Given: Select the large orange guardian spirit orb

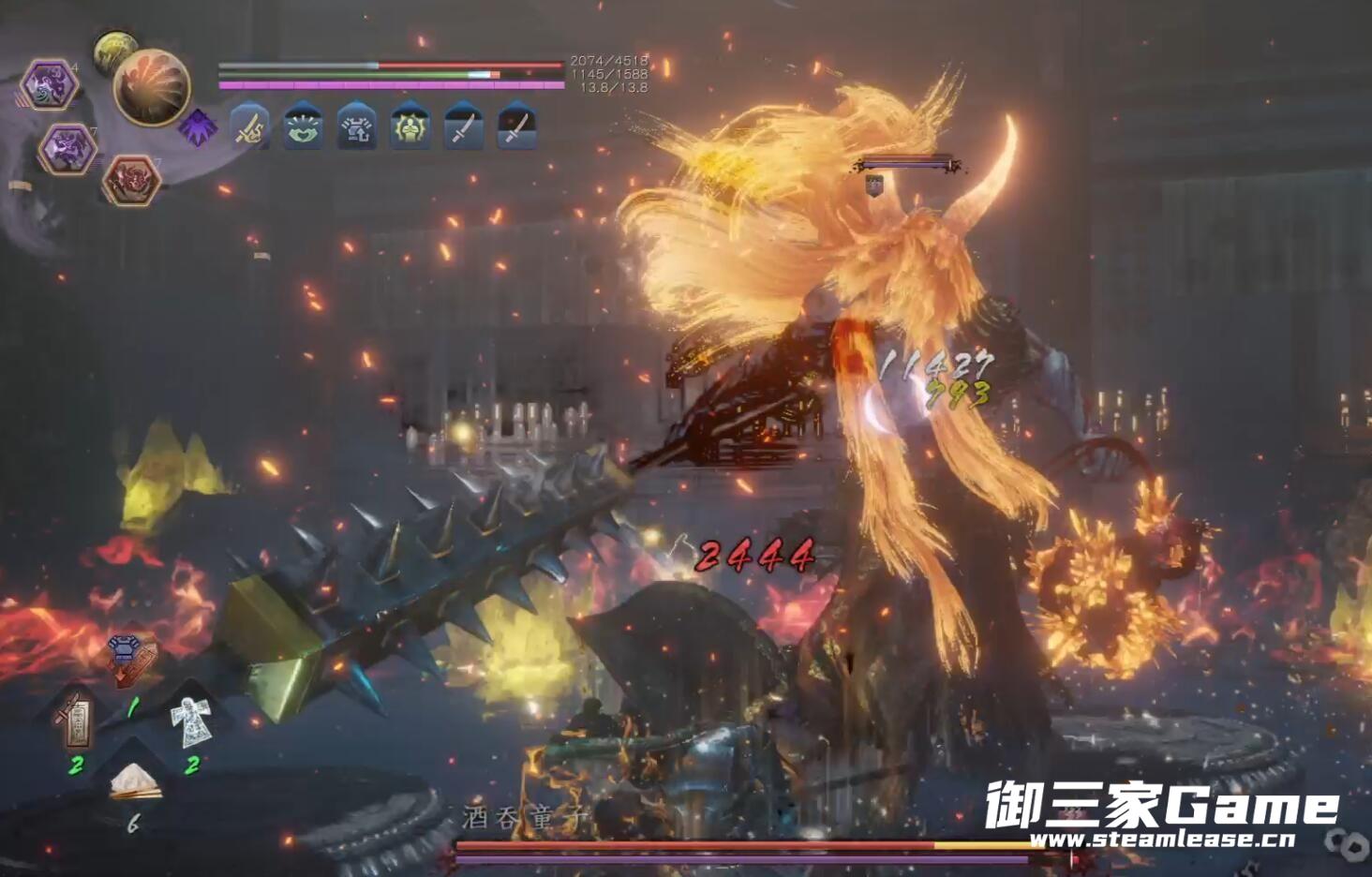Looking at the screenshot, I should (x=152, y=87).
